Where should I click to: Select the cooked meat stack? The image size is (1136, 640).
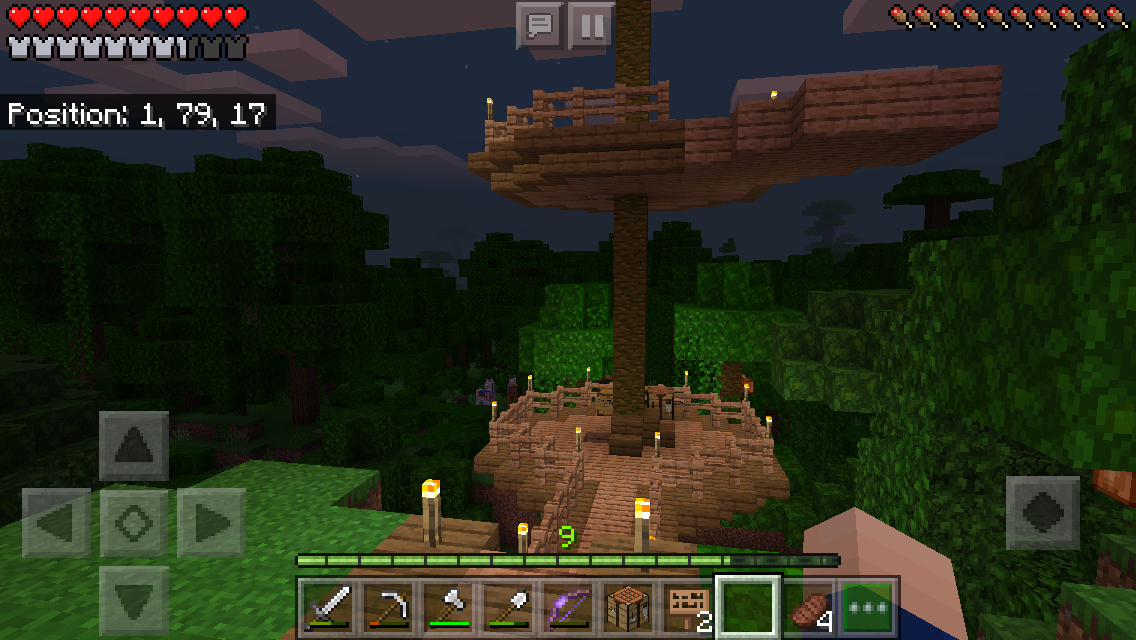[808, 606]
